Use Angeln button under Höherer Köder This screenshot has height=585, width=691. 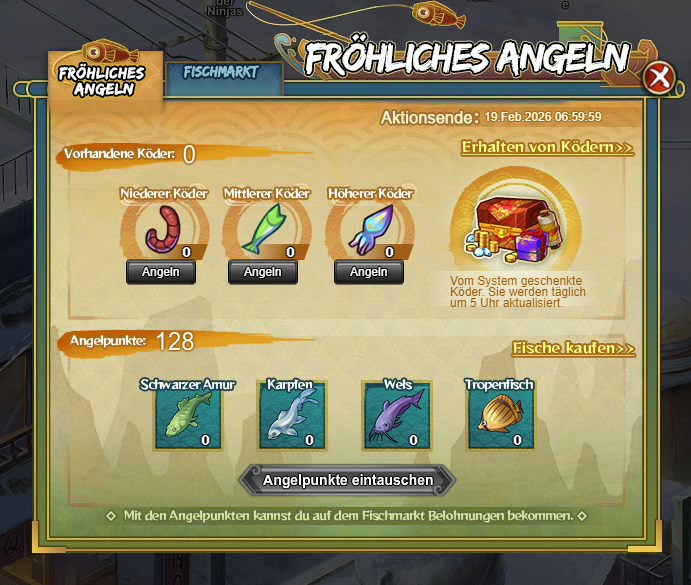(x=369, y=272)
